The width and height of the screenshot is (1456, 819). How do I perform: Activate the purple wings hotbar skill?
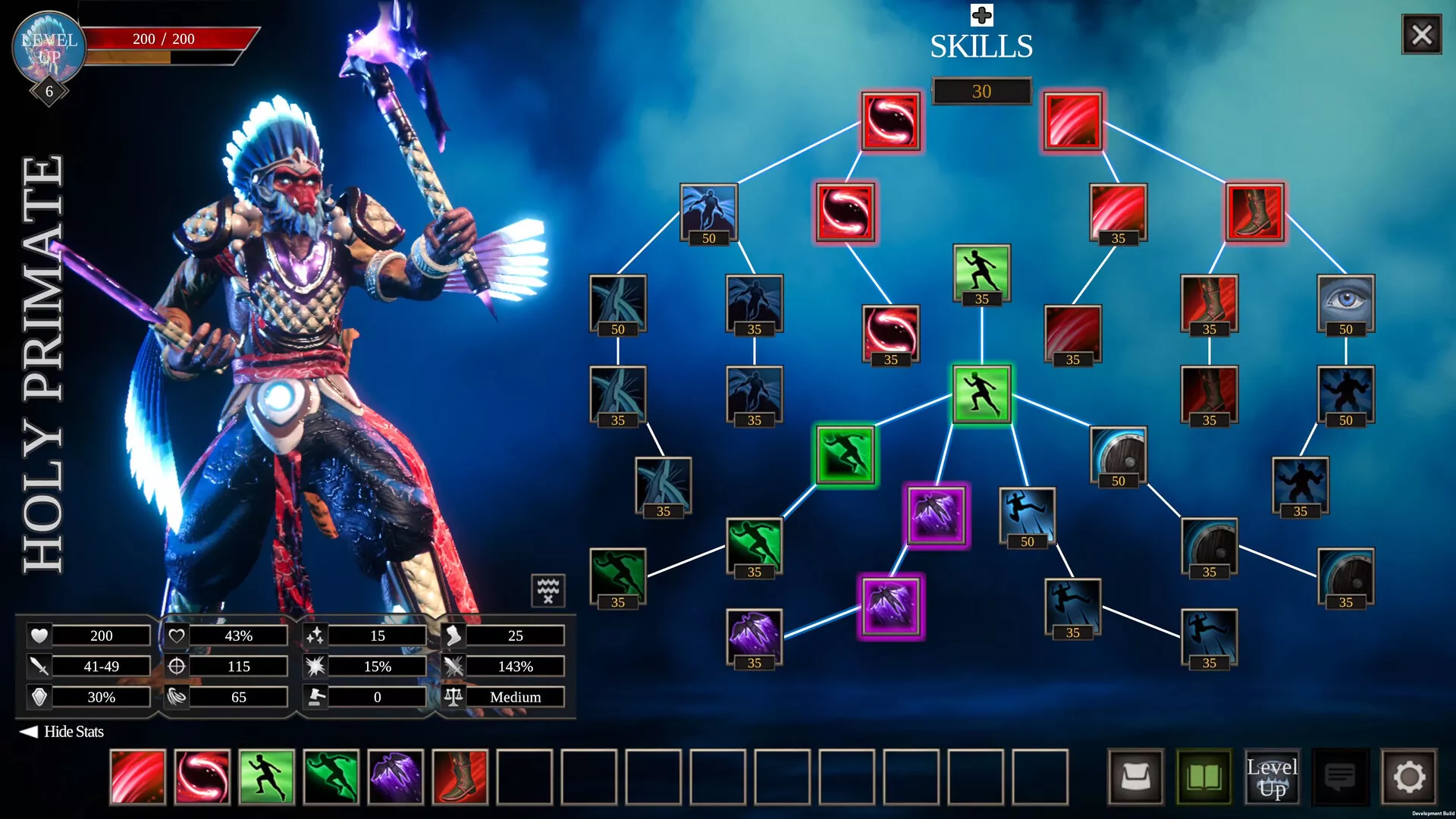coord(396,777)
